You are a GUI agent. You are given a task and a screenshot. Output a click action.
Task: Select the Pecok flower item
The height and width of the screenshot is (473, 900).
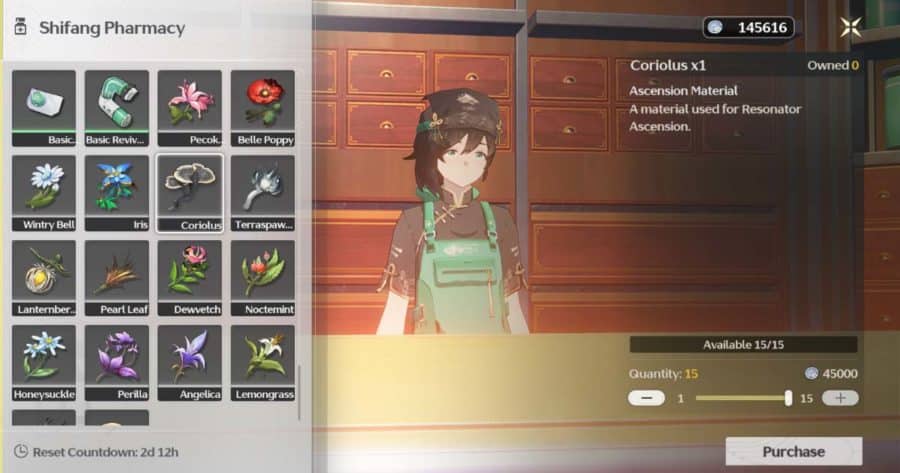190,107
